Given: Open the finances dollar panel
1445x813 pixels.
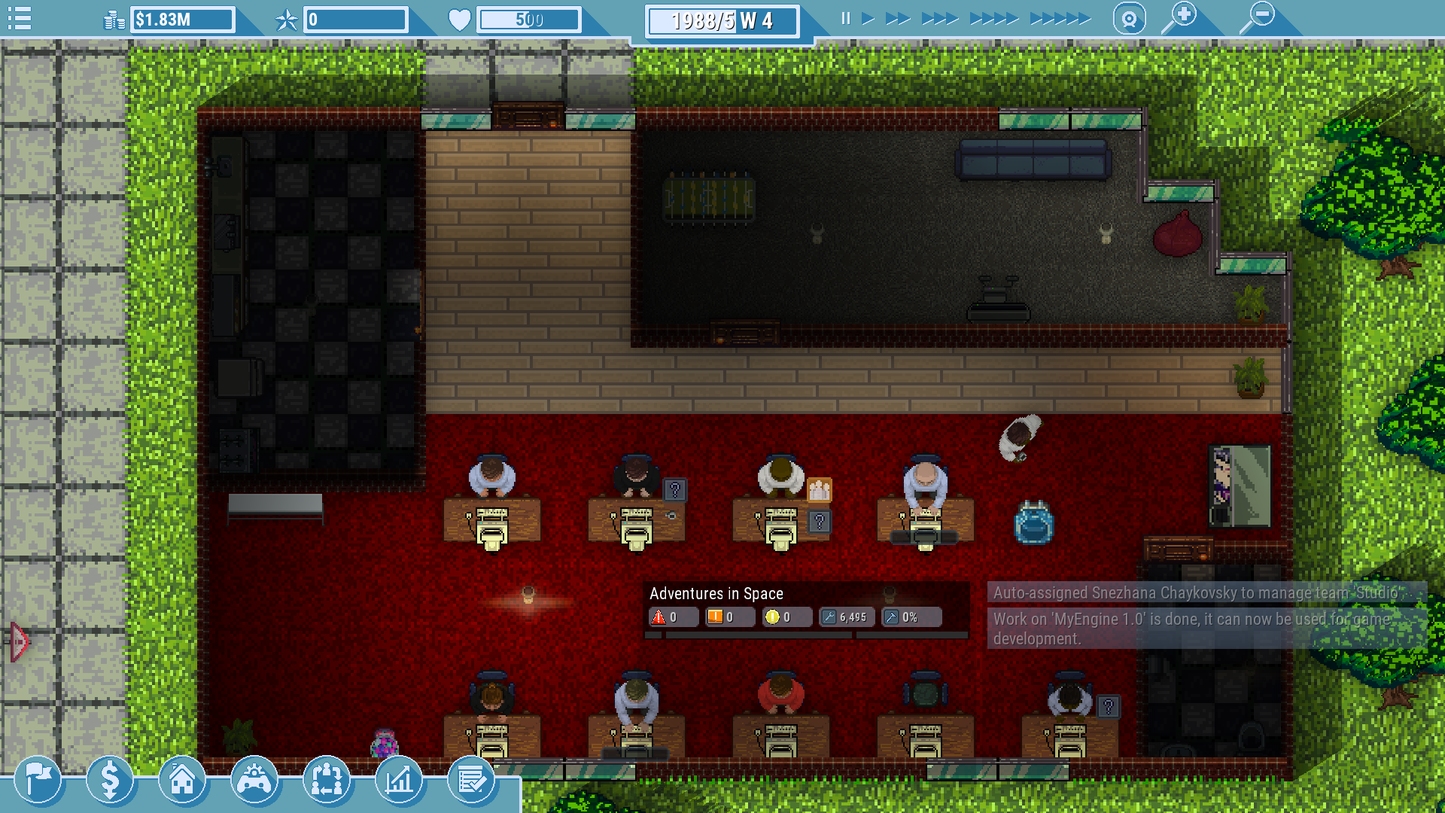Looking at the screenshot, I should (x=111, y=780).
